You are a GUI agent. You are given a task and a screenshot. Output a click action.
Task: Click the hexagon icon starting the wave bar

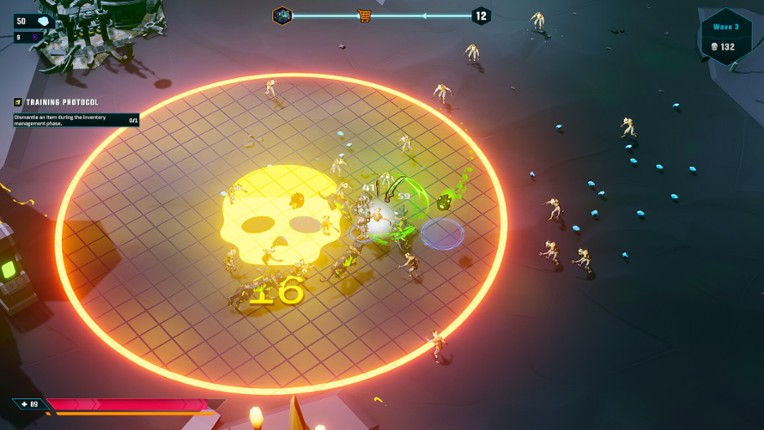click(282, 15)
